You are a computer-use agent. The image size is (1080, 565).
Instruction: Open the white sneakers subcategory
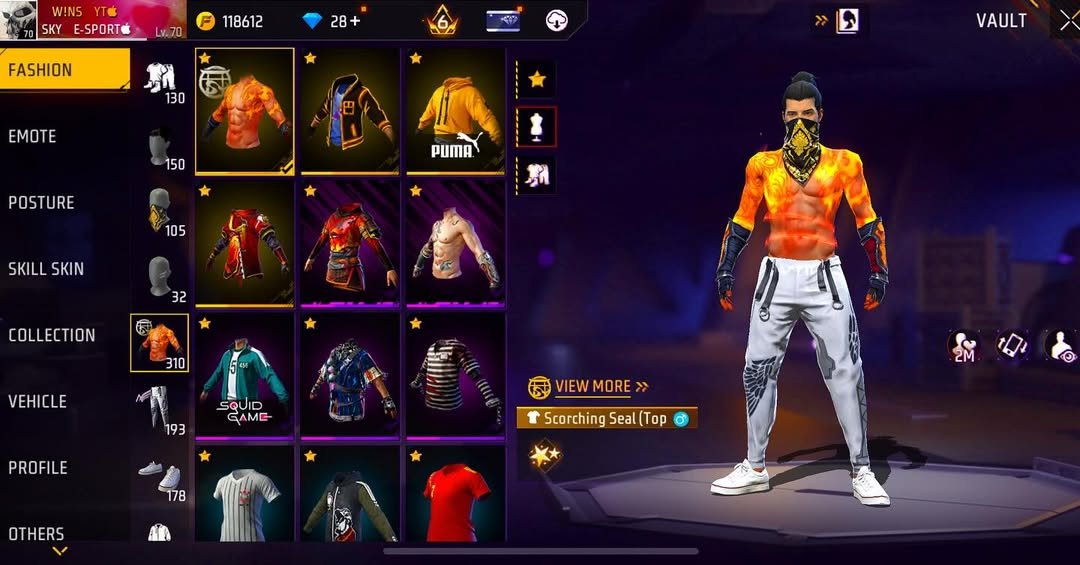click(158, 475)
